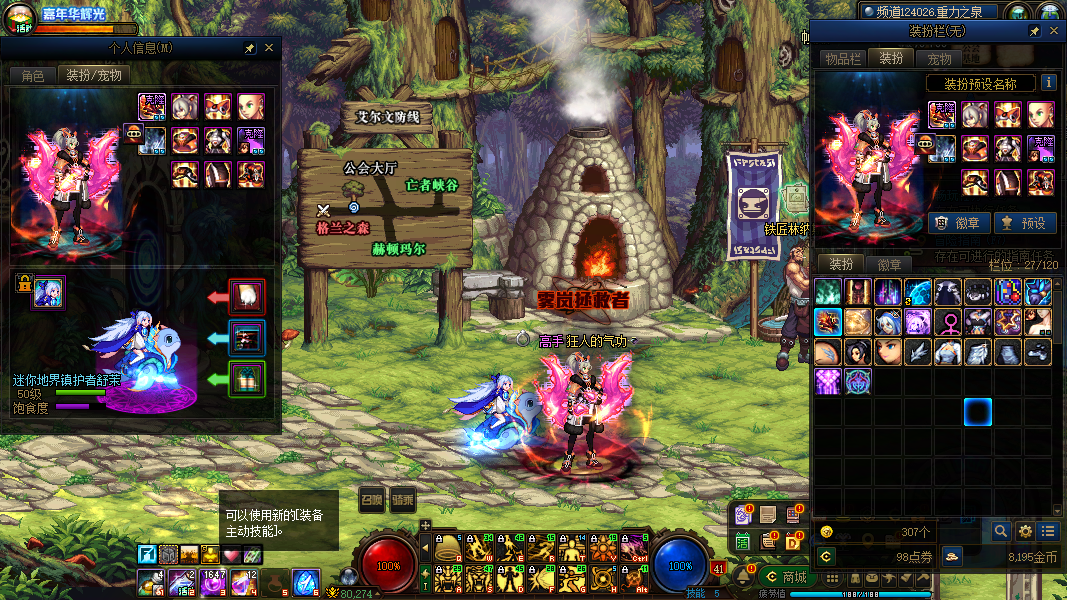The image size is (1067, 600).
Task: Open inventory gear settings button
Action: click(1025, 531)
